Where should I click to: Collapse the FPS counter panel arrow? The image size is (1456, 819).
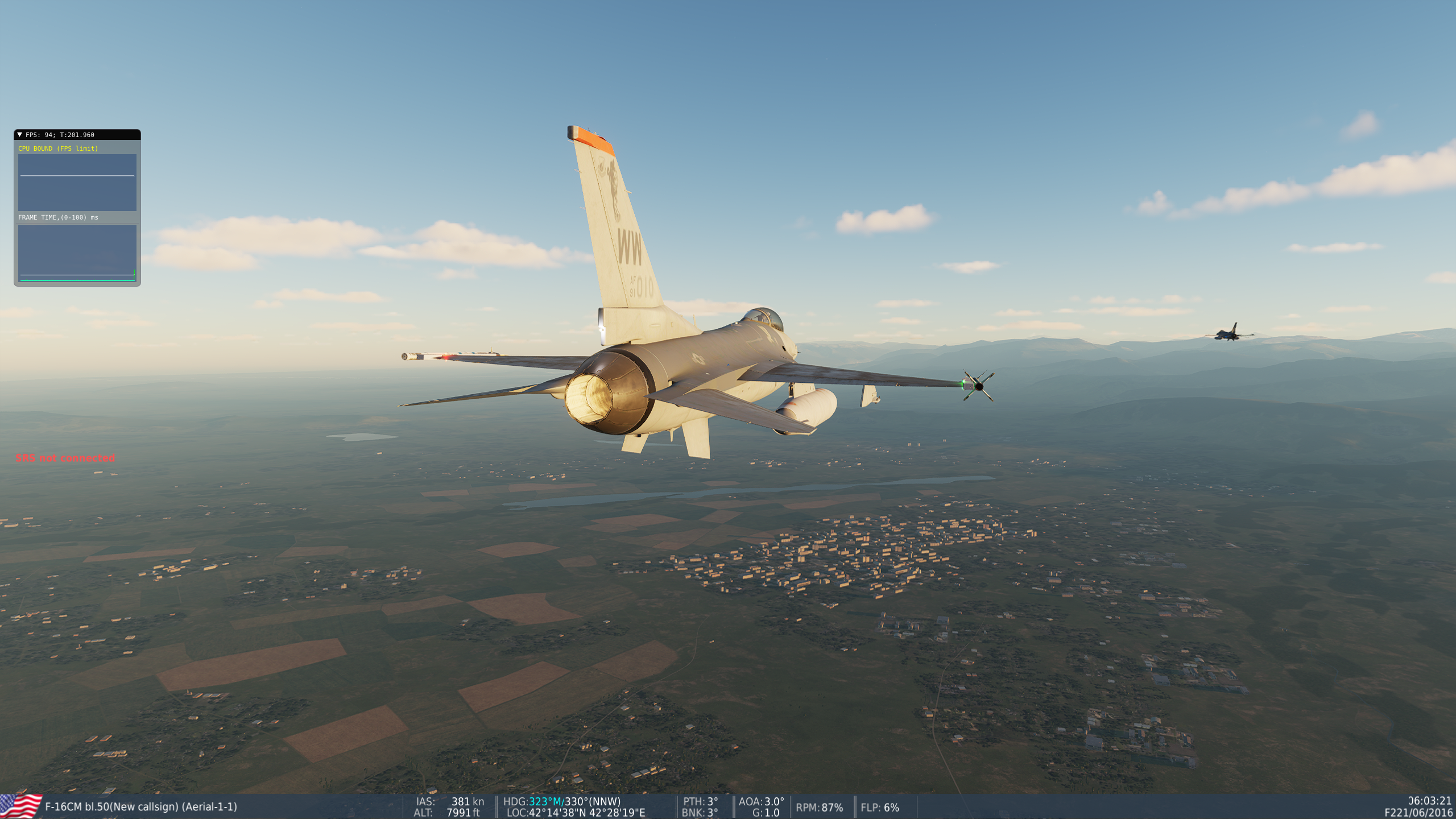click(x=20, y=135)
